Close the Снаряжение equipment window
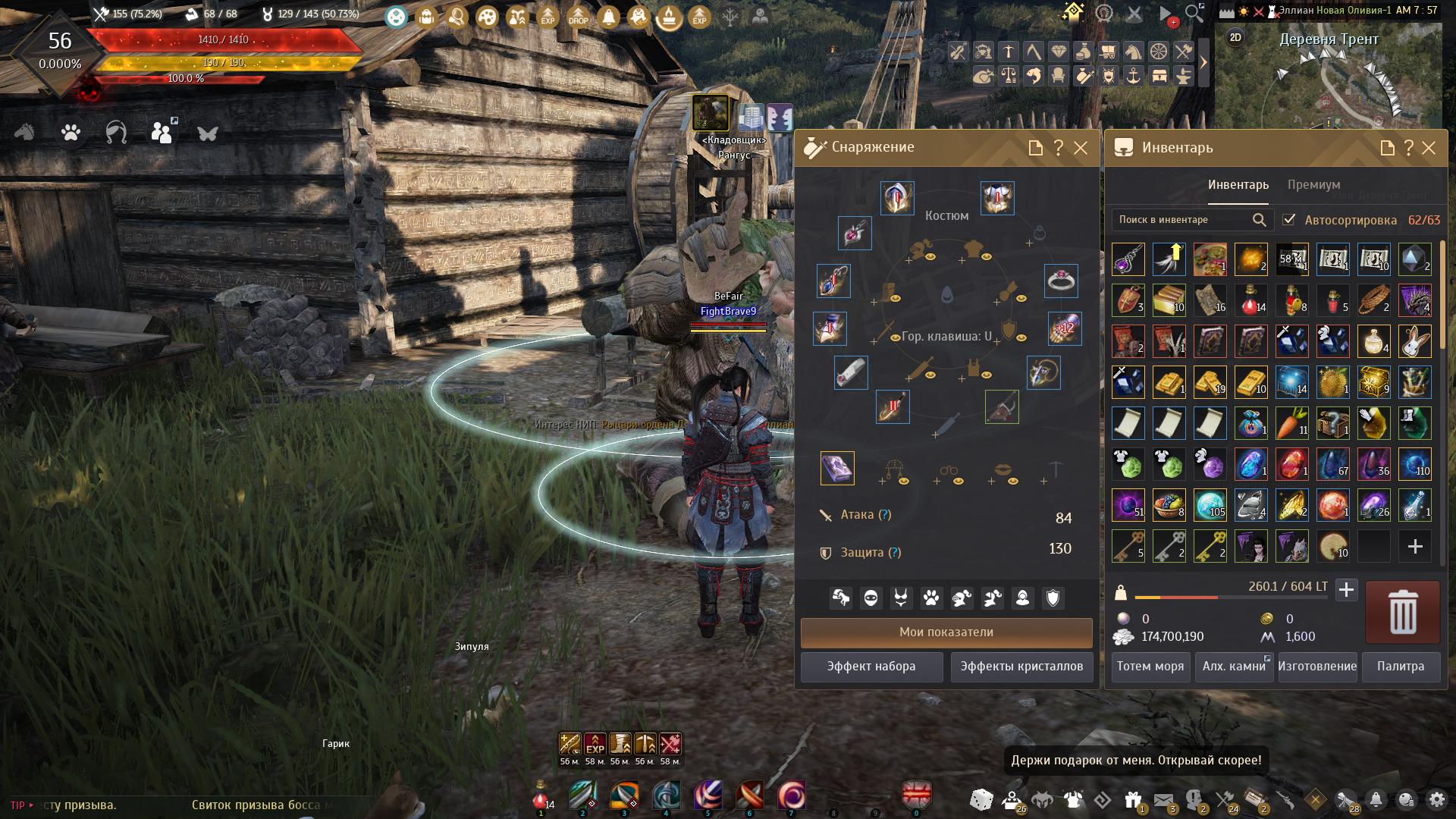This screenshot has height=819, width=1456. pos(1081,148)
